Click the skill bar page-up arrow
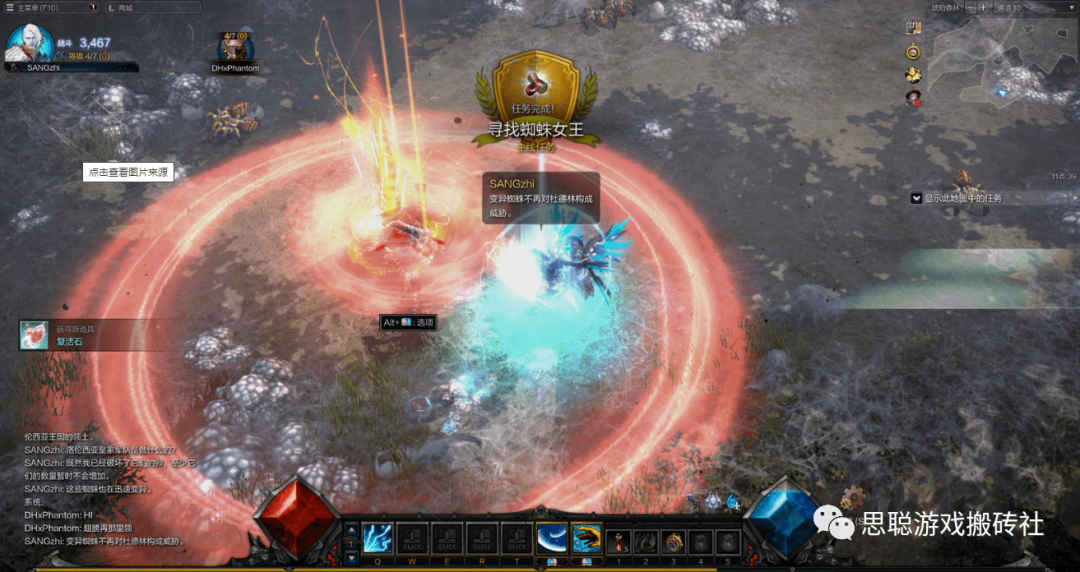 [351, 530]
